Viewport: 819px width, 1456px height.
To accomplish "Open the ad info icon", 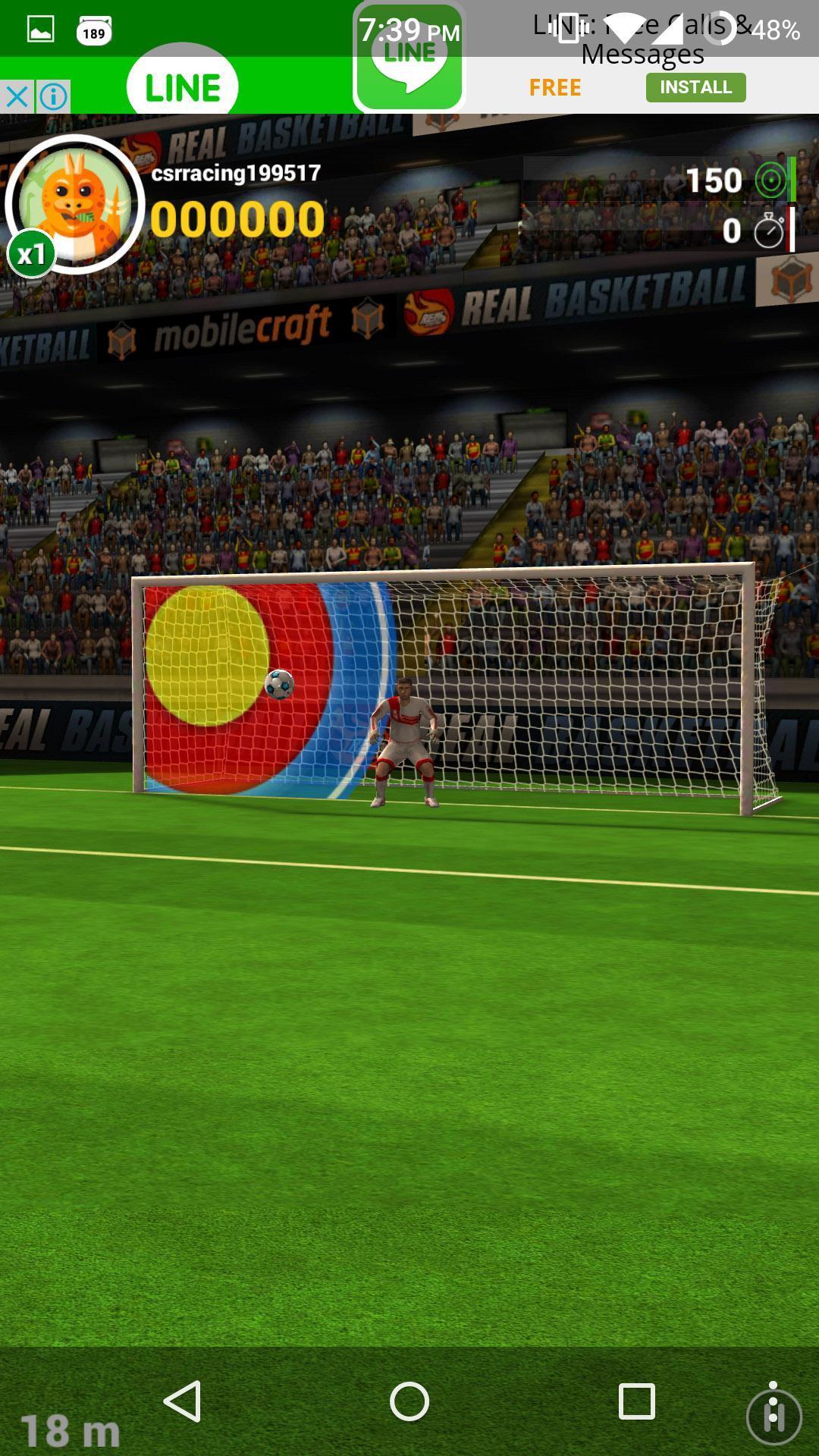I will (x=53, y=97).
